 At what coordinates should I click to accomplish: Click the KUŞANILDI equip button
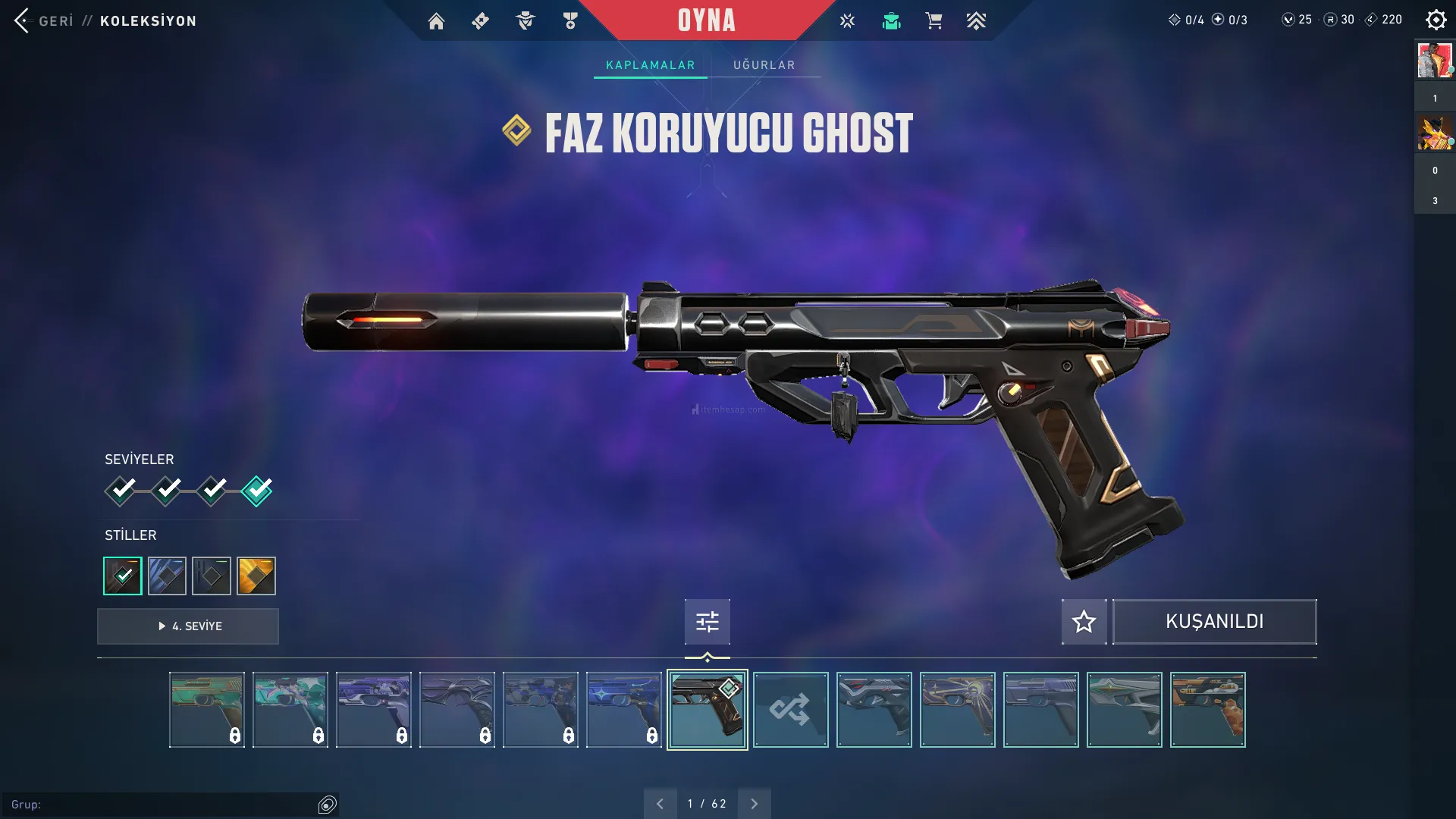1214,622
